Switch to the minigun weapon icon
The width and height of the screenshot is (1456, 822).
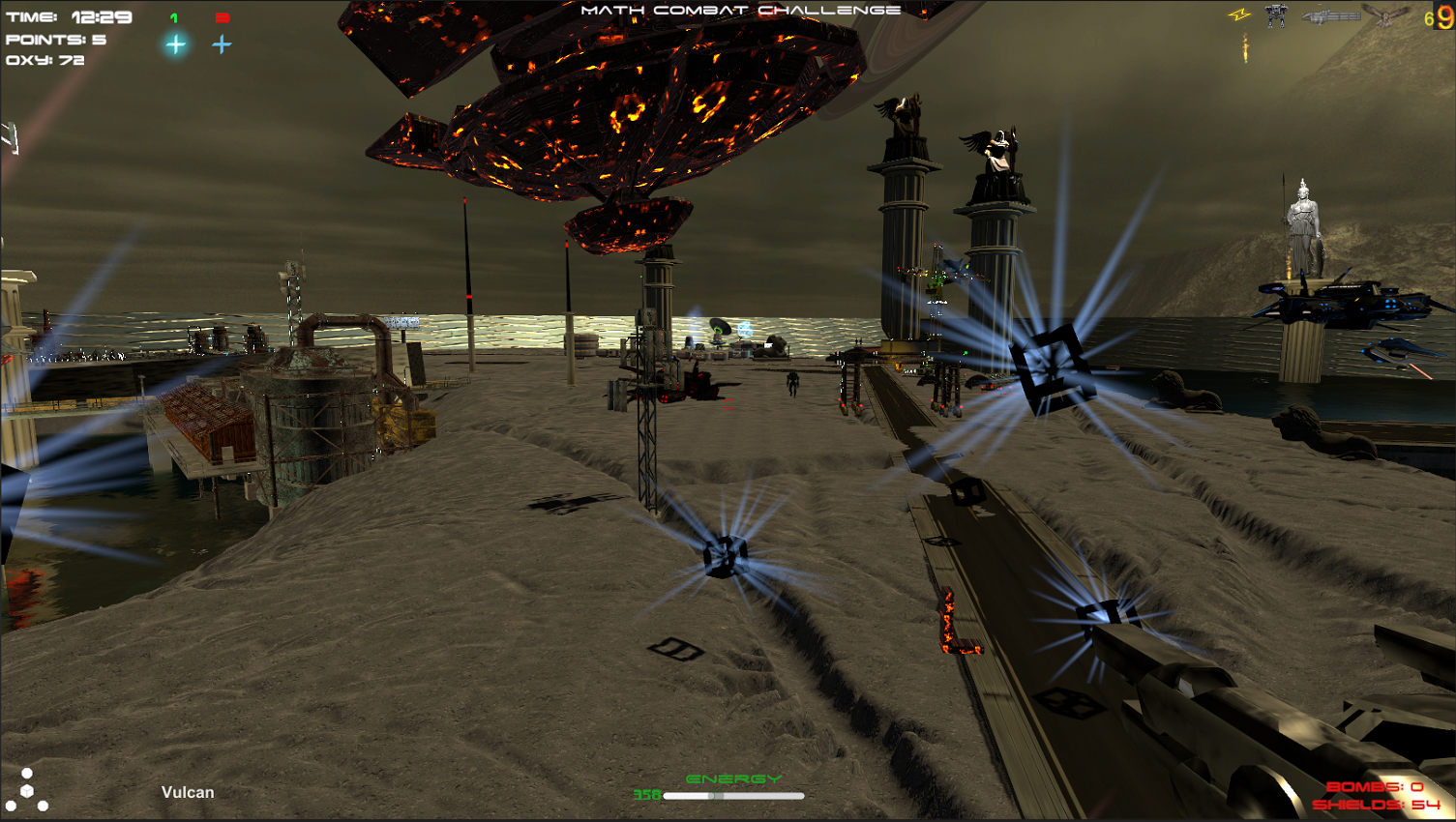pyautogui.click(x=1330, y=16)
